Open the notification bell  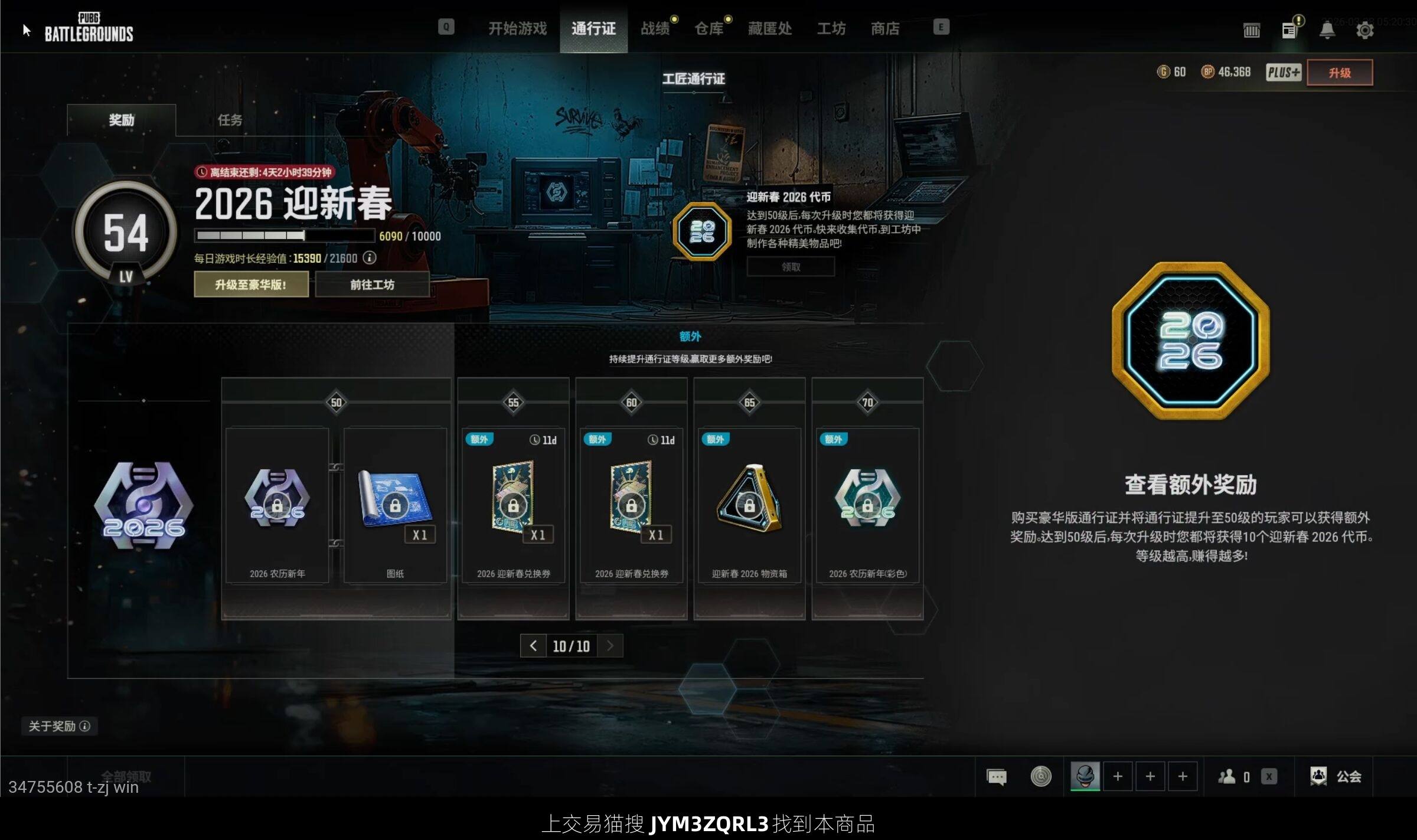(1327, 30)
